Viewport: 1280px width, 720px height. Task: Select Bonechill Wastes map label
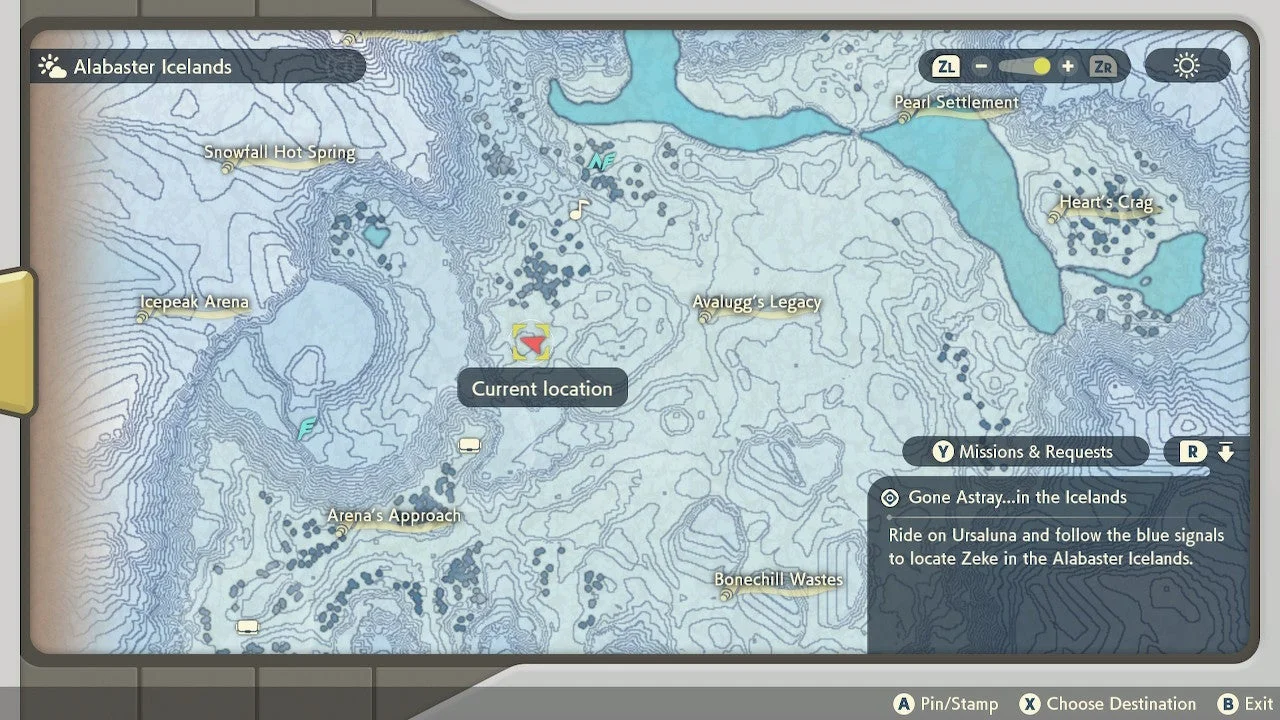click(x=778, y=580)
